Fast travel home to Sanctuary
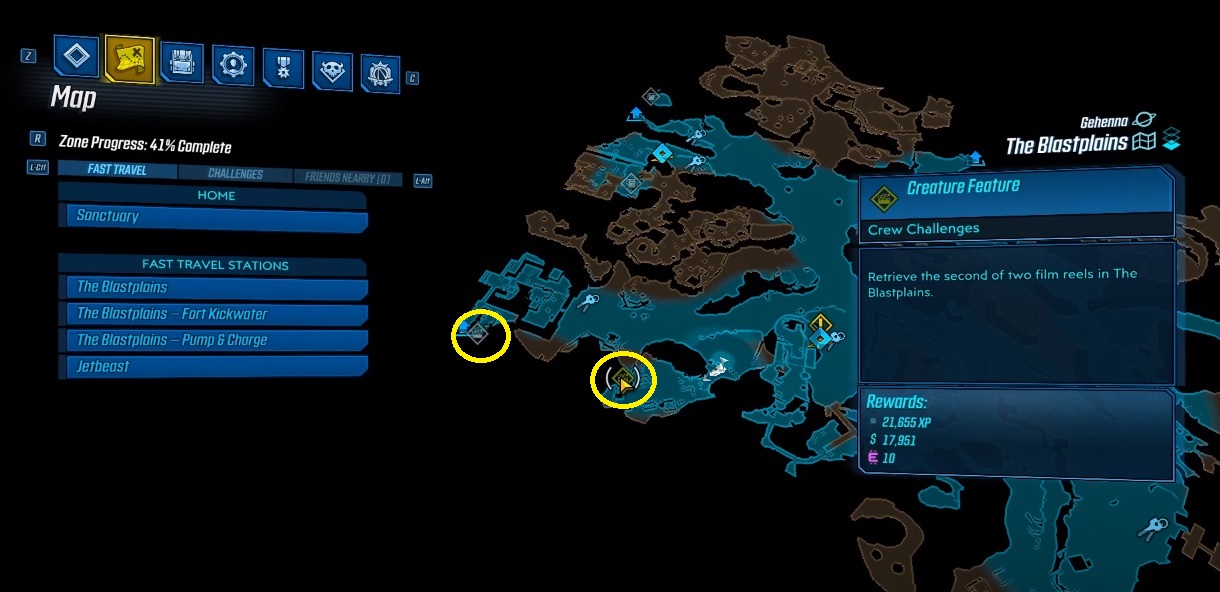 point(215,216)
